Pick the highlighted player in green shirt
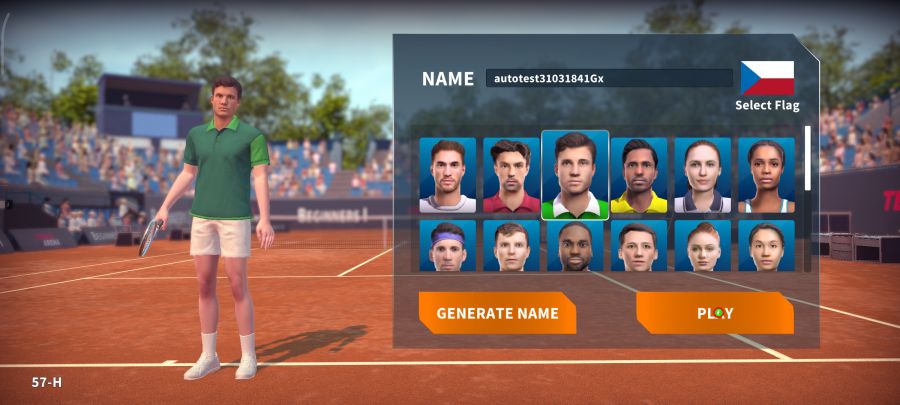 point(575,175)
